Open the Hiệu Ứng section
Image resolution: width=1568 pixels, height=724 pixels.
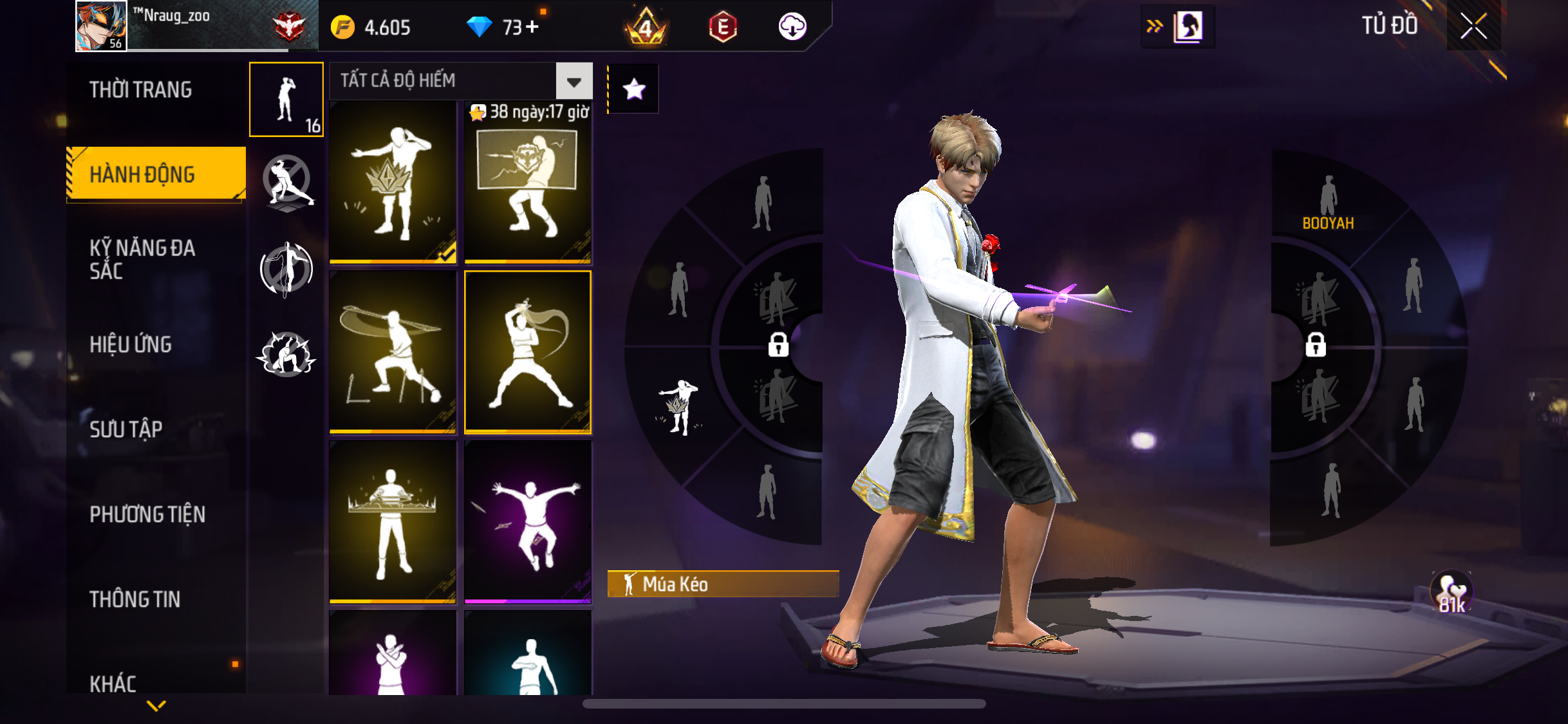pos(131,344)
